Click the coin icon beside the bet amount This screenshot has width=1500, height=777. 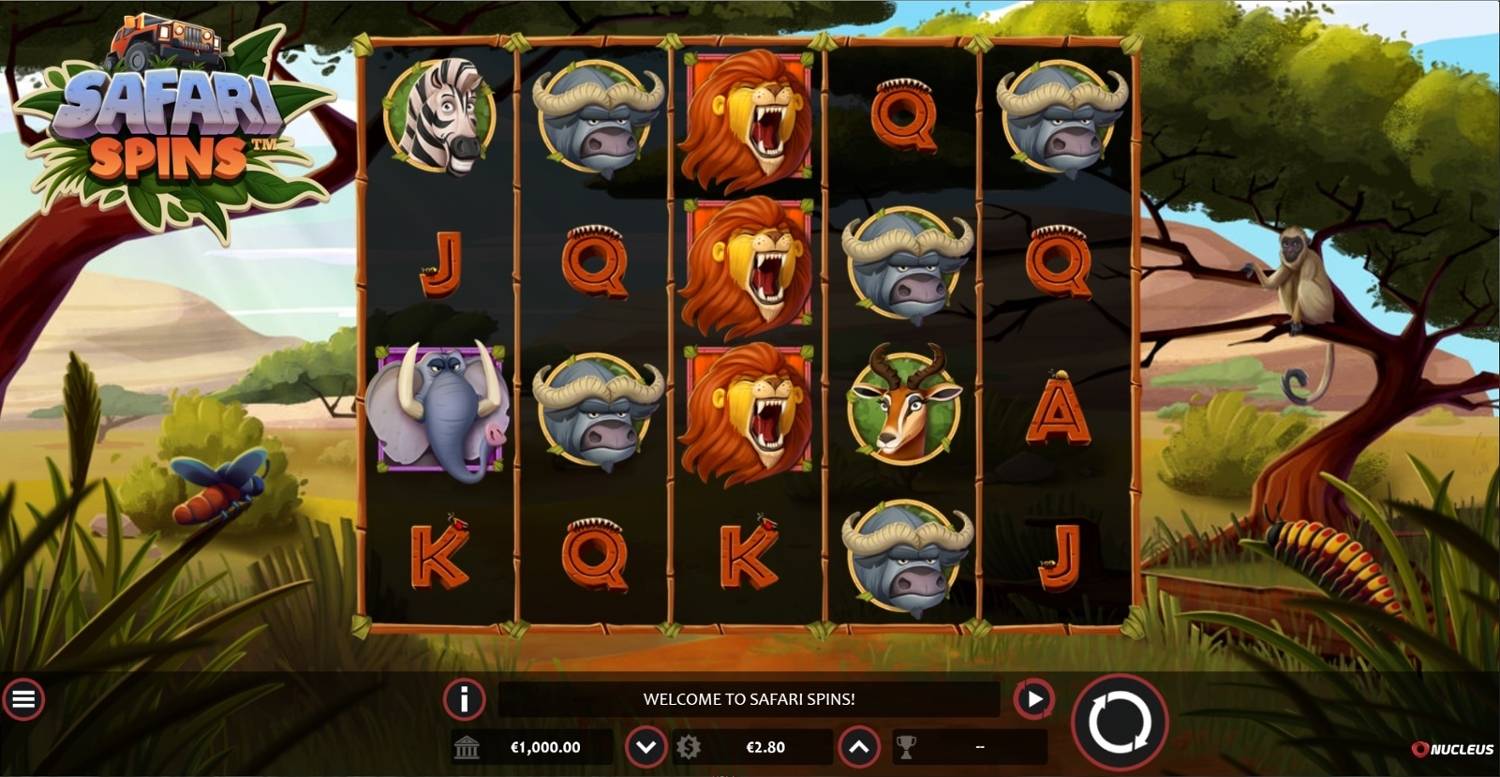click(x=690, y=746)
